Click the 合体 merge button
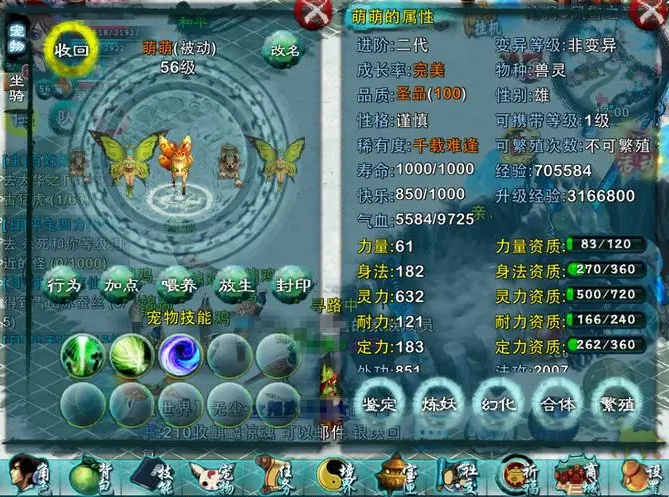 555,405
